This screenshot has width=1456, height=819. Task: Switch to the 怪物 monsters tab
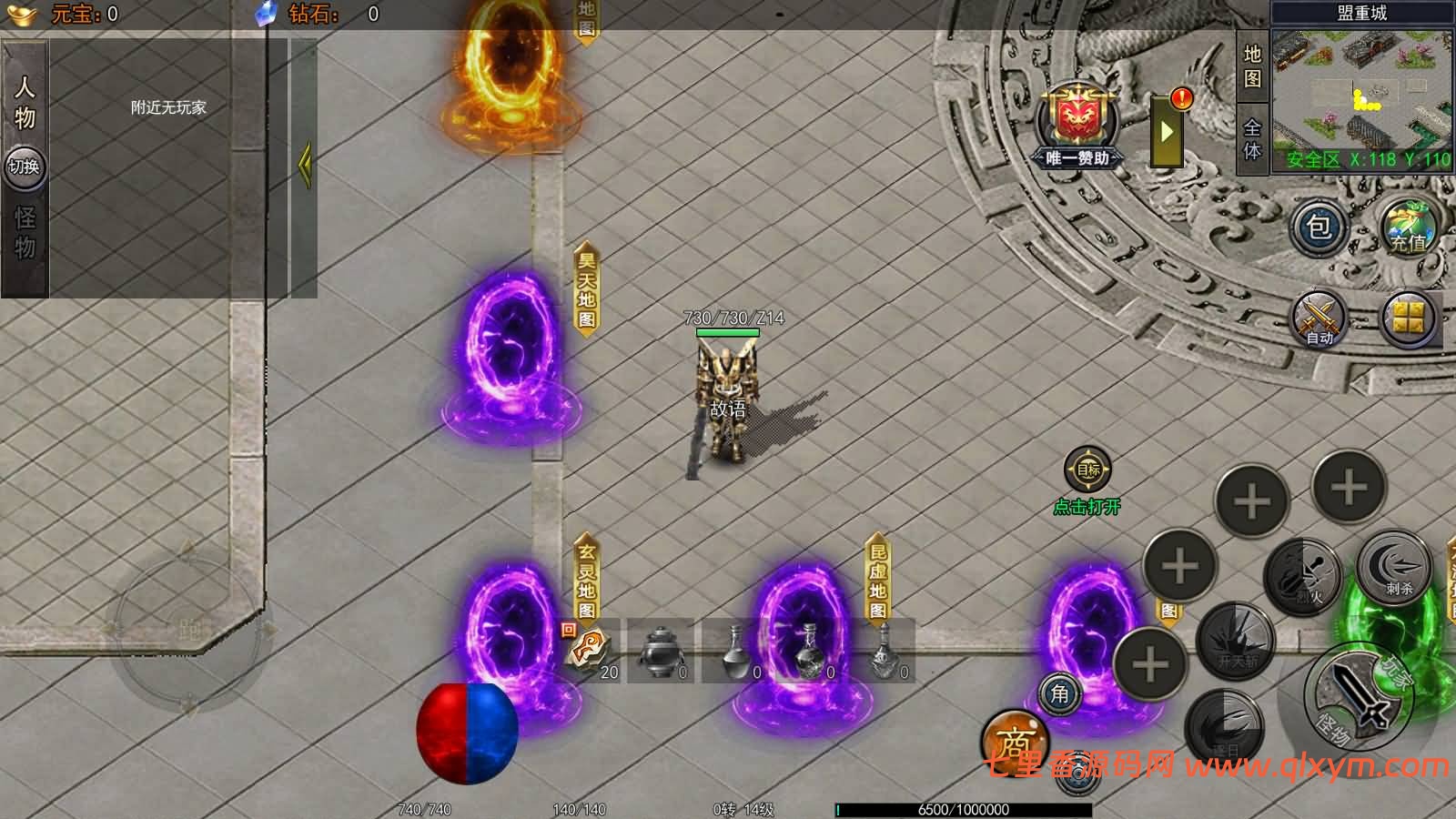(25, 232)
